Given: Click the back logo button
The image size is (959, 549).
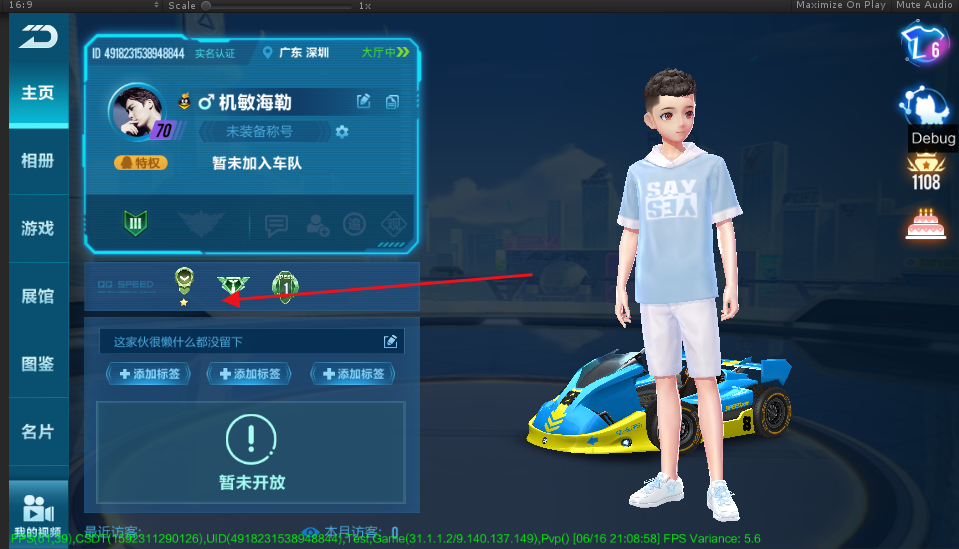Looking at the screenshot, I should [38, 36].
